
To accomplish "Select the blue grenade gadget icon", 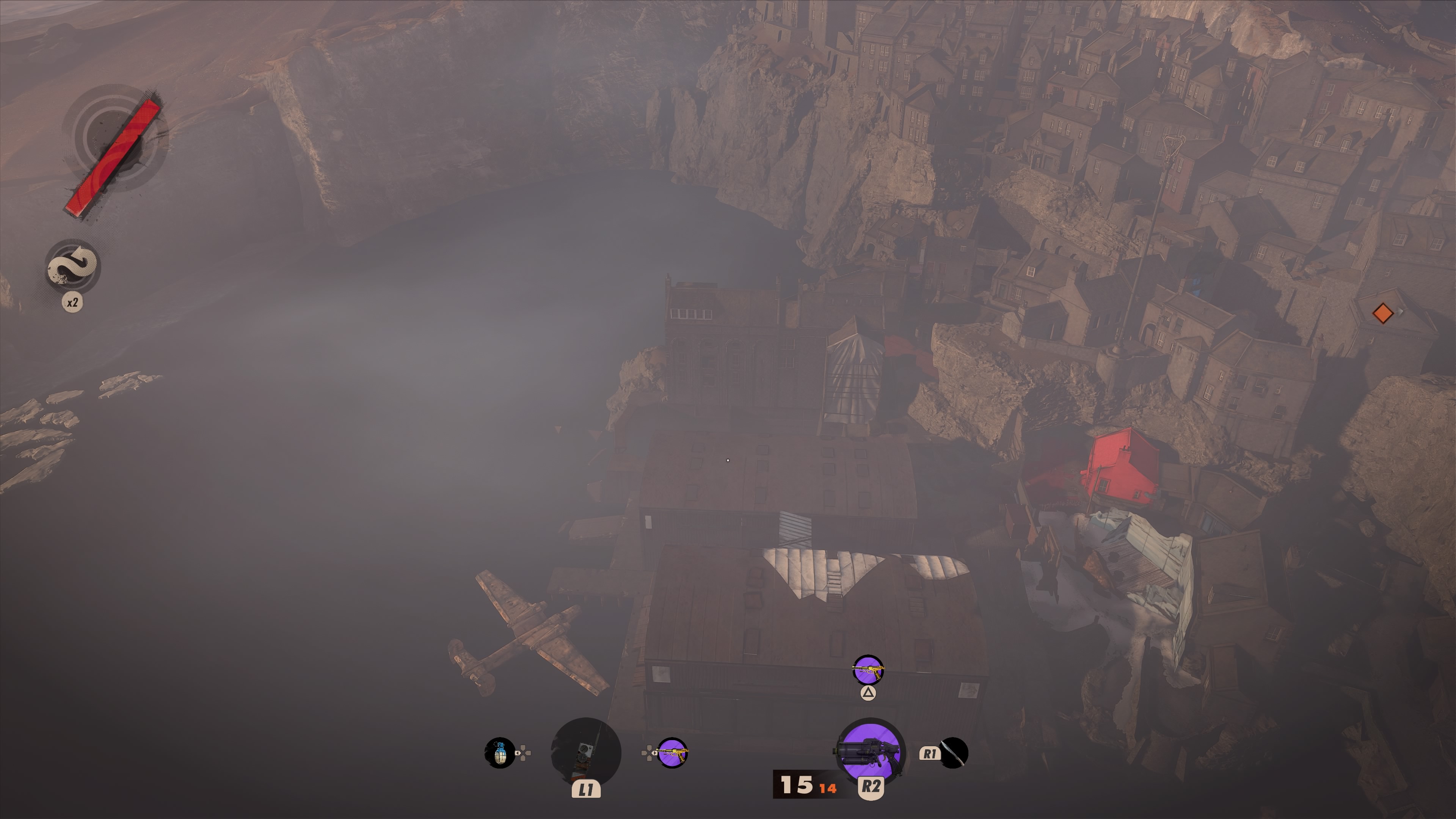I will [500, 753].
